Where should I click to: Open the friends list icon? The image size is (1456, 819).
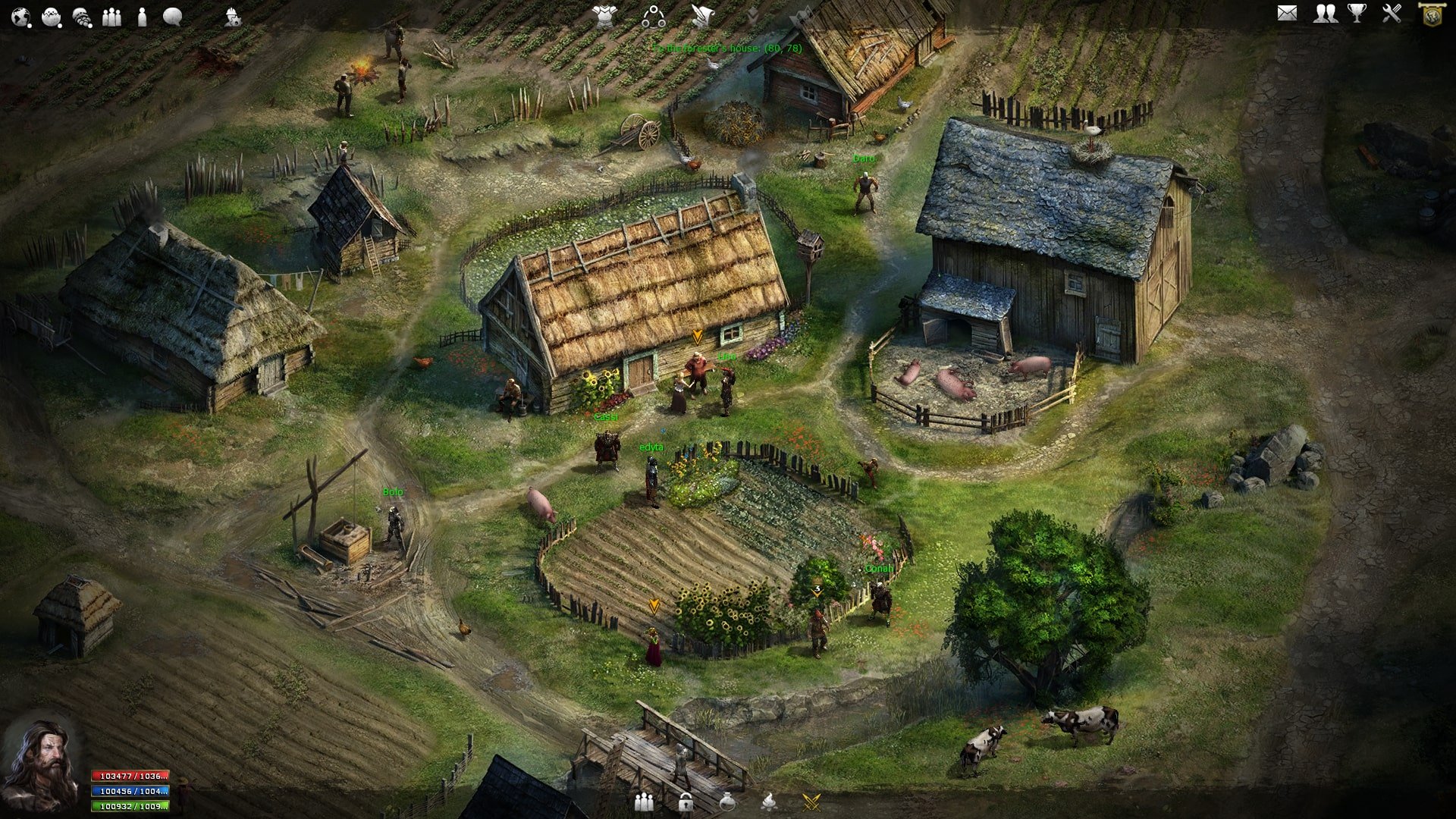pos(1325,13)
